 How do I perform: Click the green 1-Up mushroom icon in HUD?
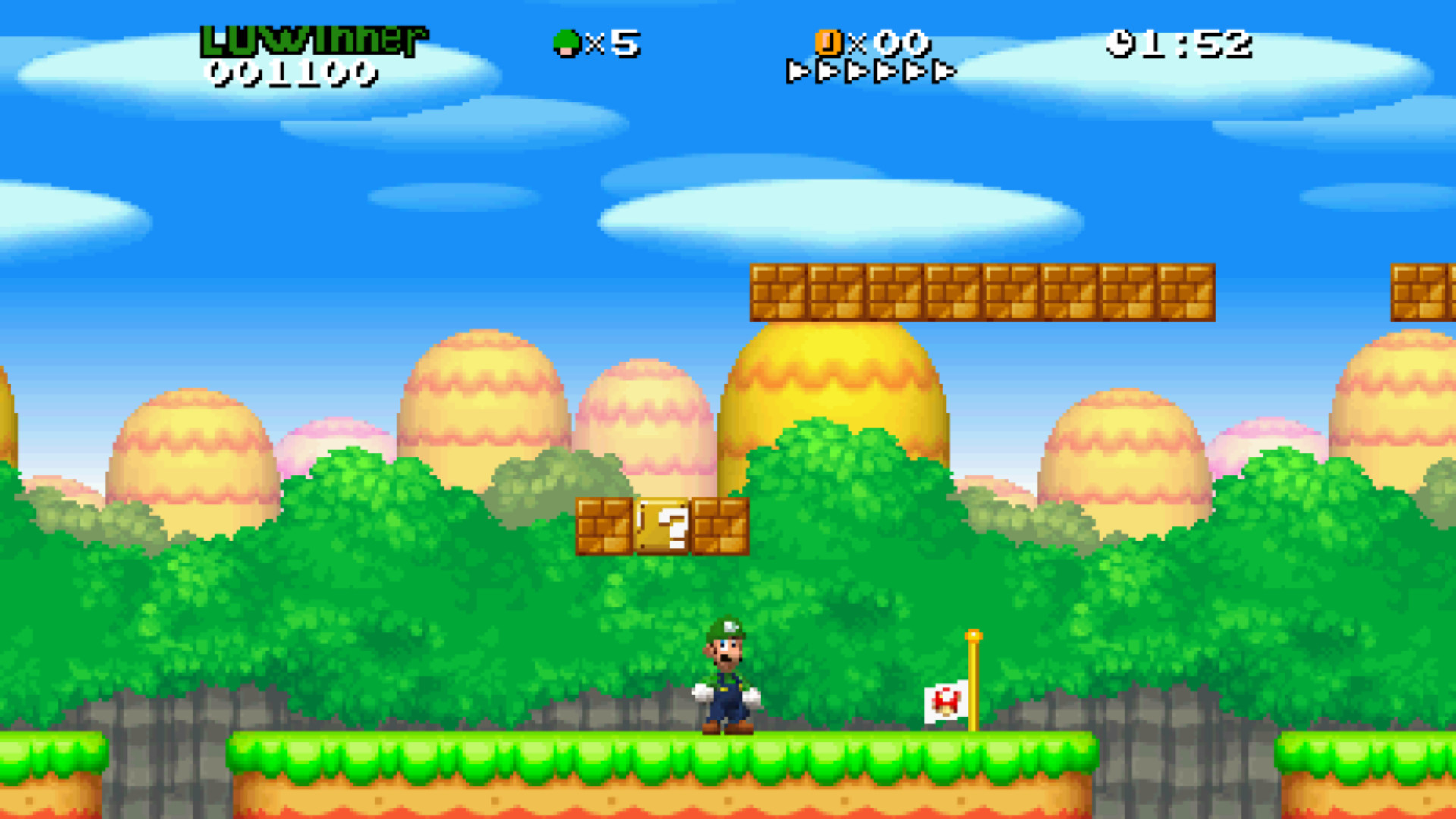566,42
